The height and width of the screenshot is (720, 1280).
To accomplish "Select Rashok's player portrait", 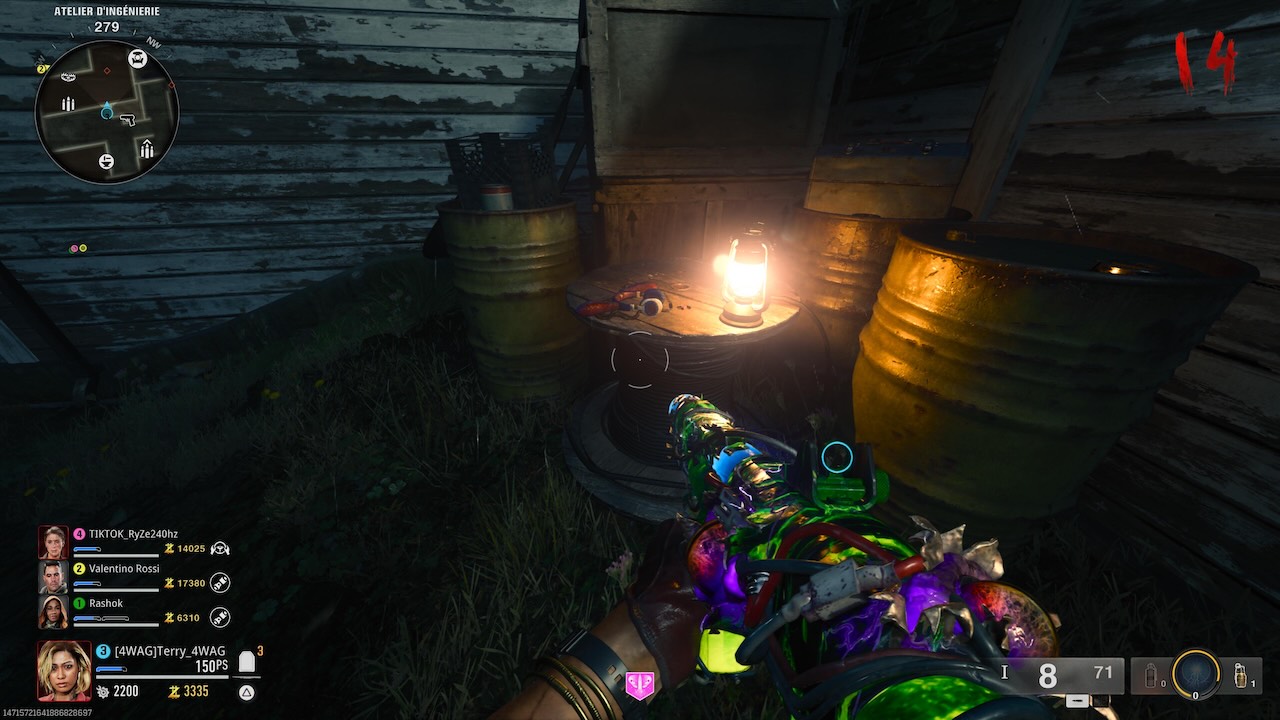I will click(53, 611).
